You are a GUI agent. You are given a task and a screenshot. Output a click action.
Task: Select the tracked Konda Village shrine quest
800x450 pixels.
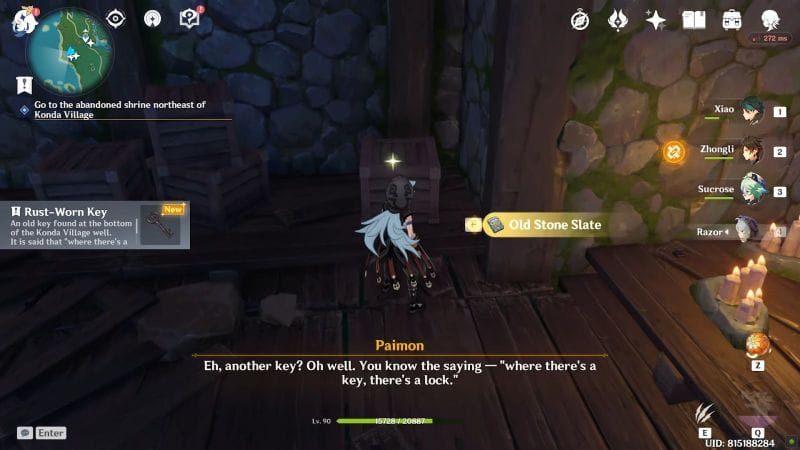click(120, 109)
